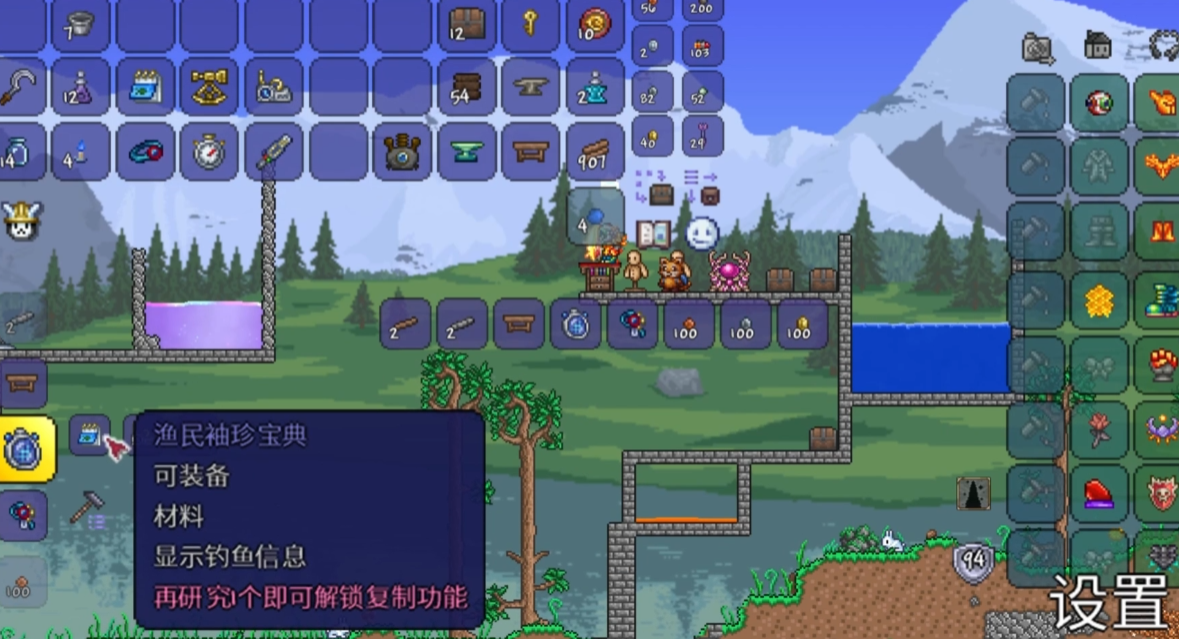Pick the stopwatch in the inventory
Viewport: 1179px width, 639px height.
[x=209, y=152]
